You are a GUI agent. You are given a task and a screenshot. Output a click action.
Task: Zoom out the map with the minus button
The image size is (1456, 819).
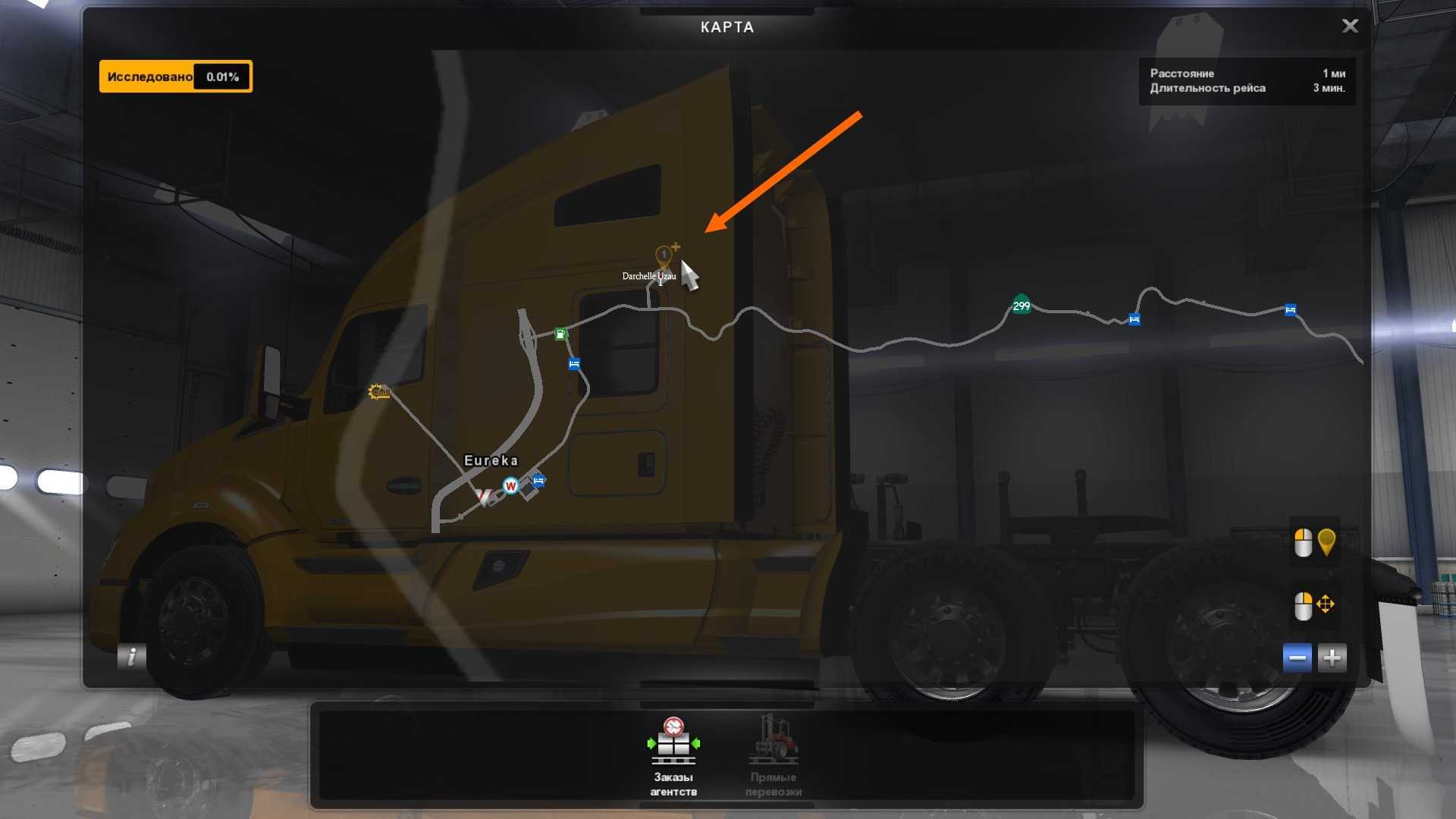click(1297, 657)
